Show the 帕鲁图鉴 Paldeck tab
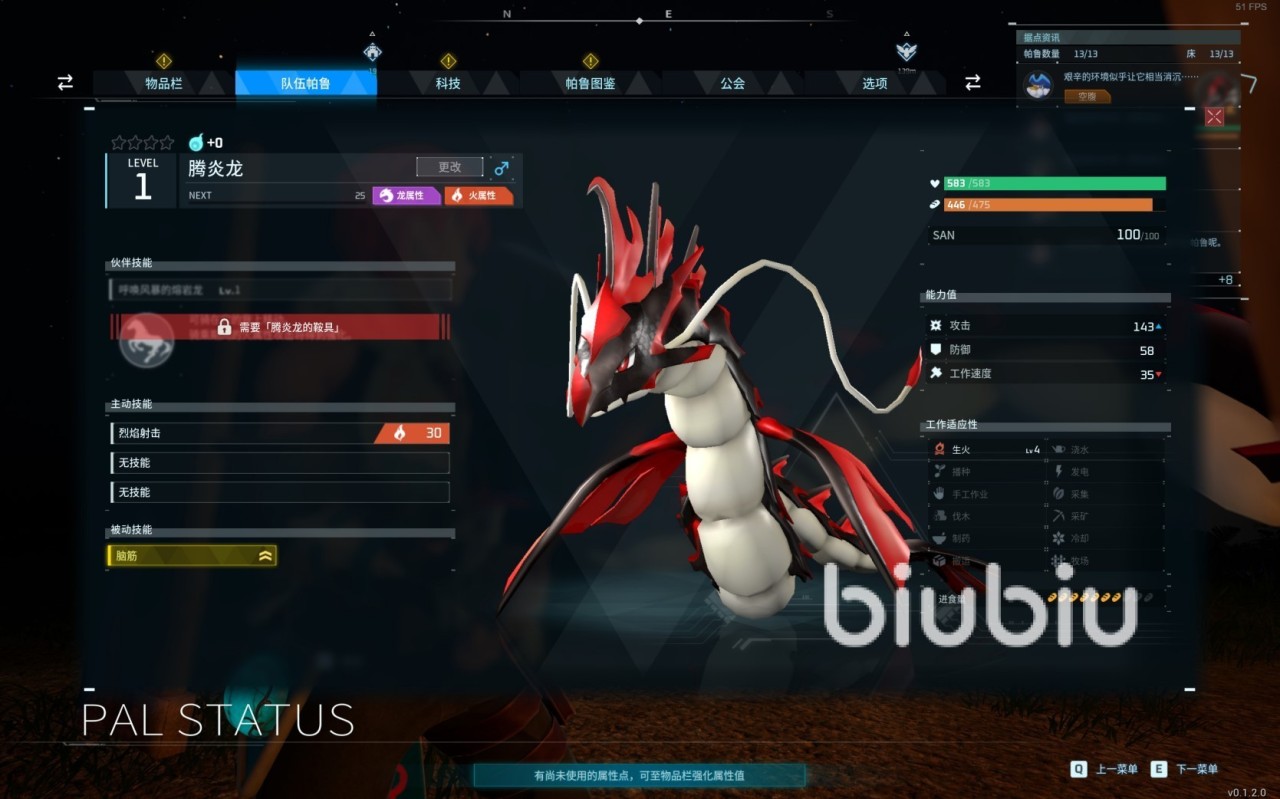 [x=590, y=84]
